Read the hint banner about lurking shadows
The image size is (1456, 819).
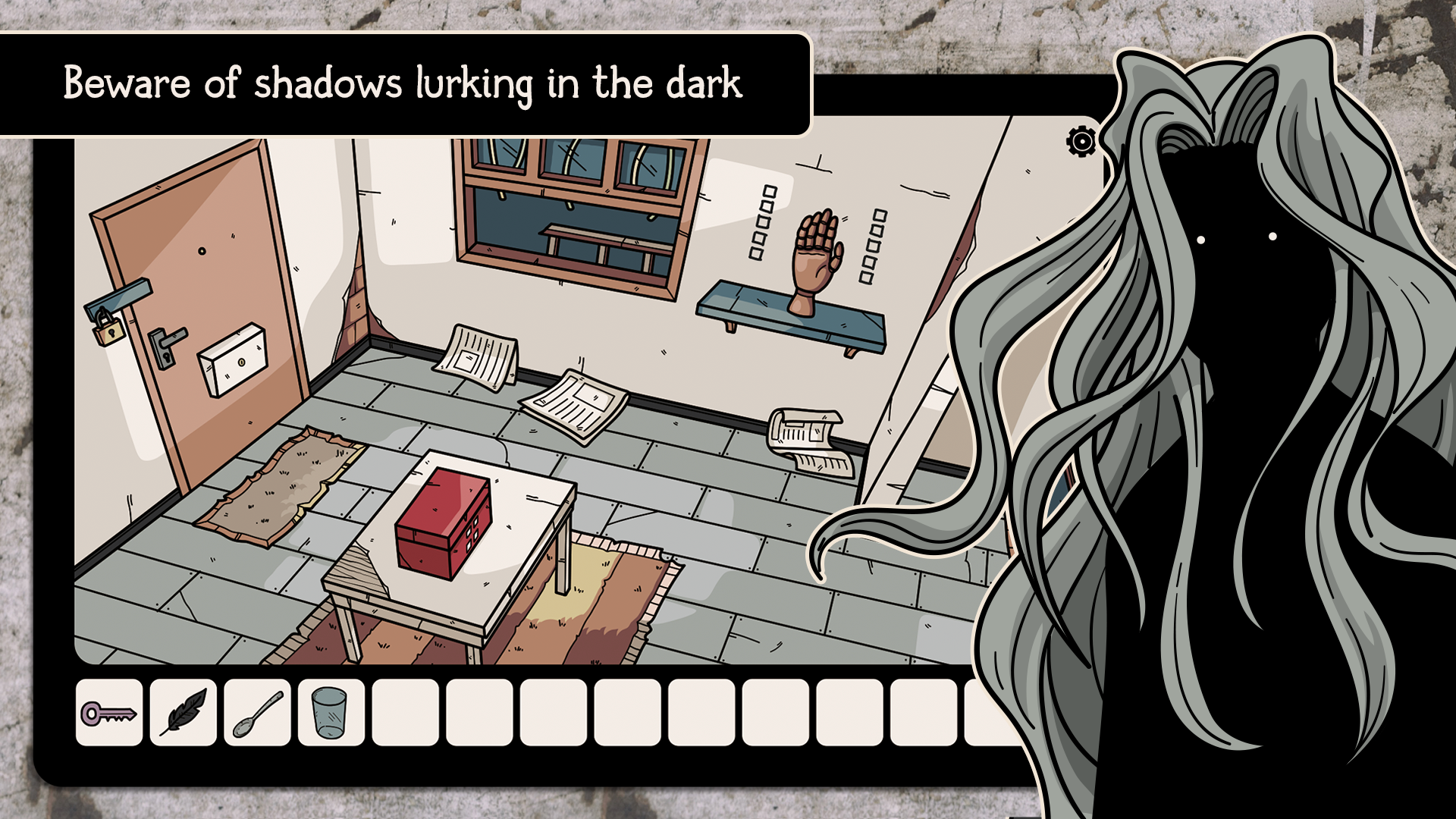point(405,84)
